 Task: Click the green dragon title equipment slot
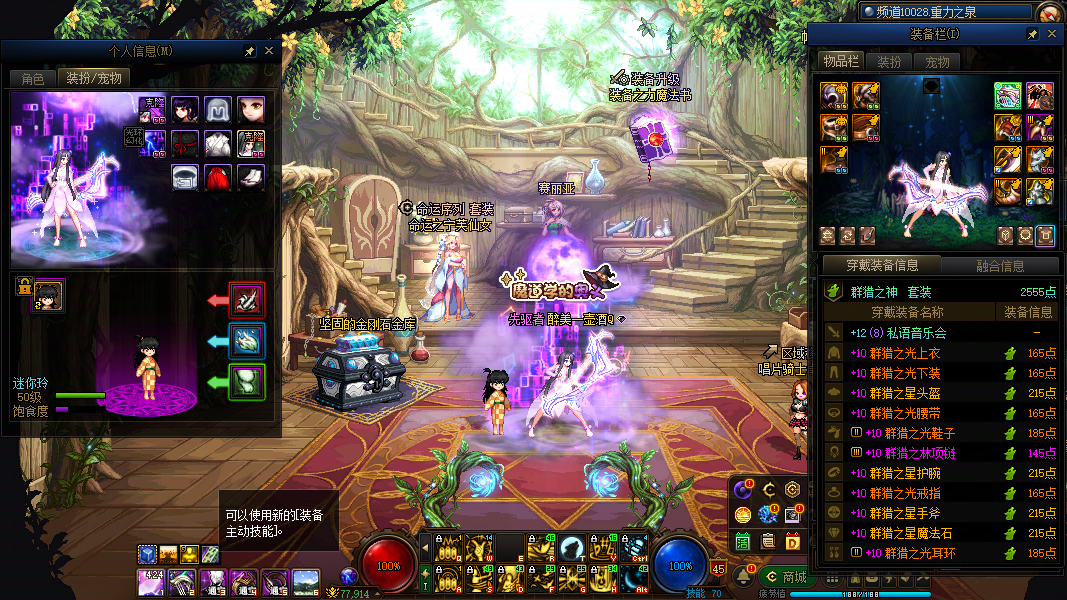click(1007, 96)
